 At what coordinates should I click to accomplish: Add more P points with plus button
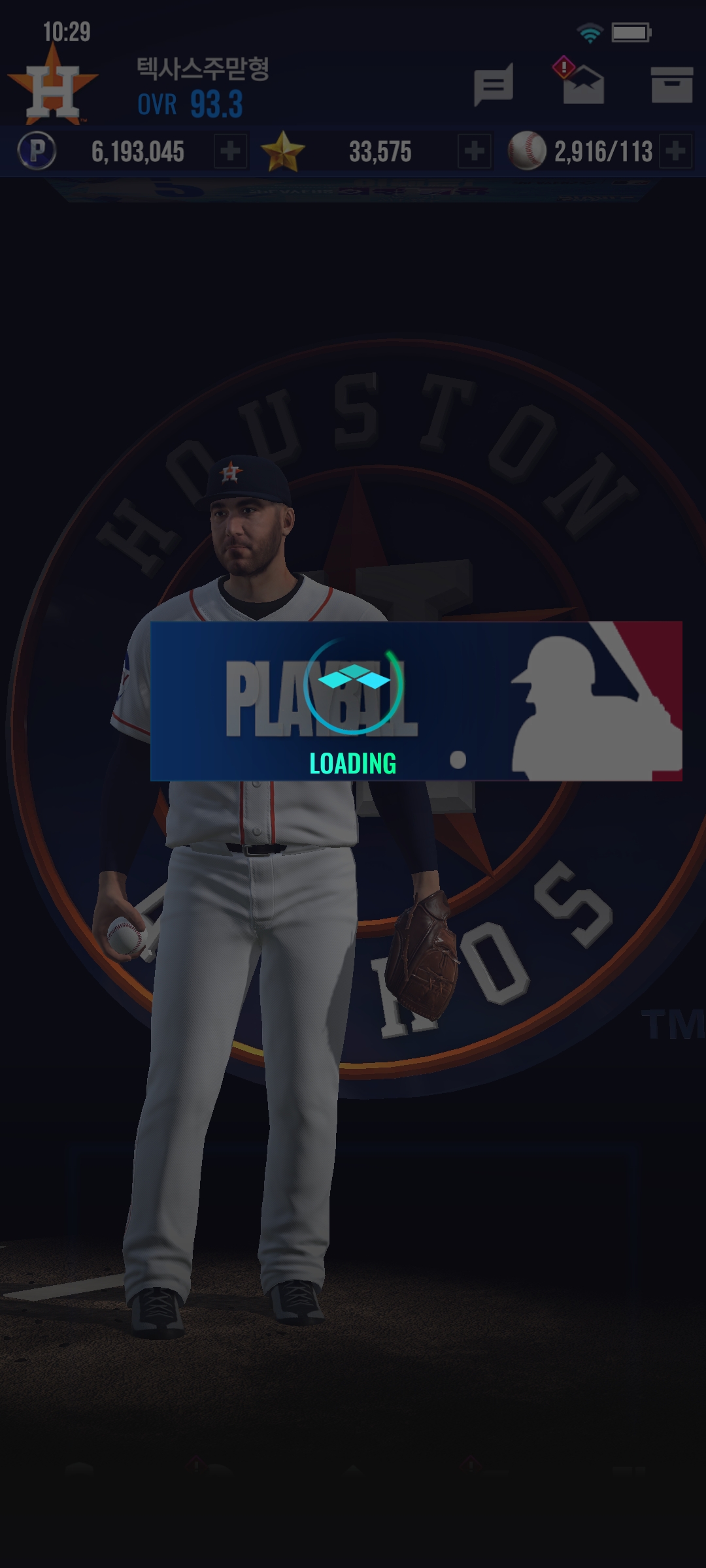(x=230, y=152)
